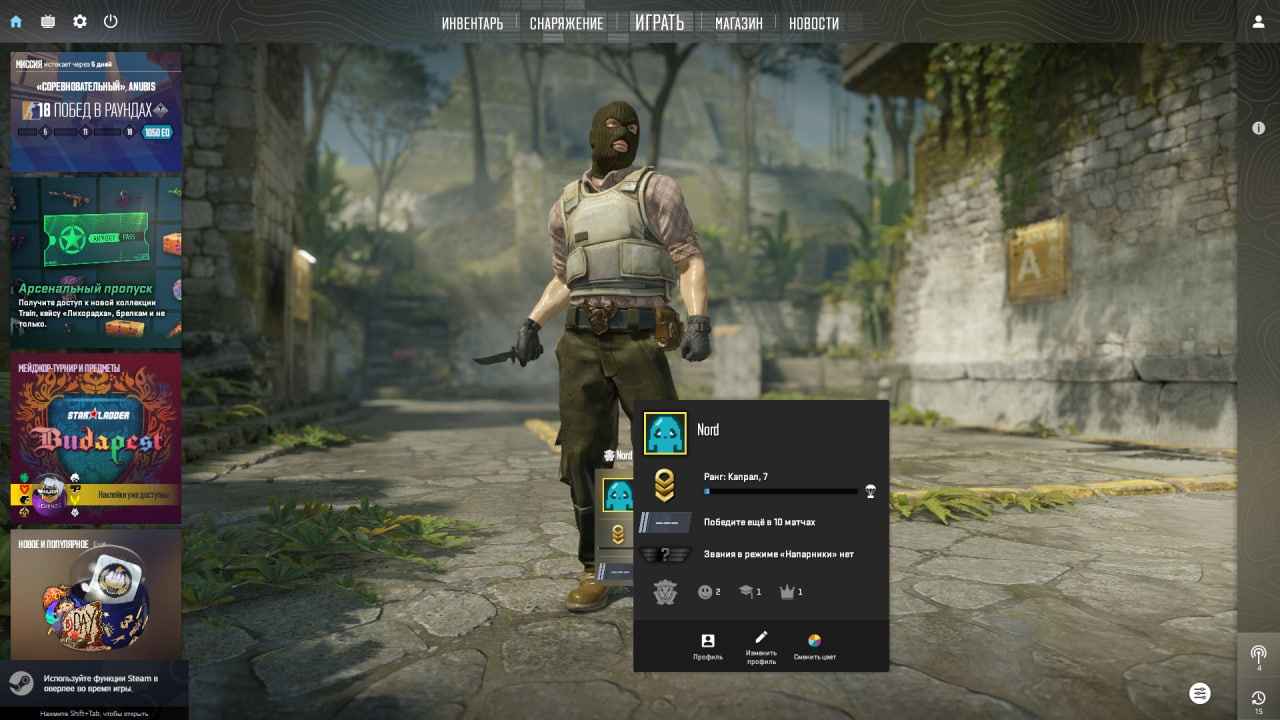Open game settings with the gear icon
The image size is (1280, 720).
79,21
